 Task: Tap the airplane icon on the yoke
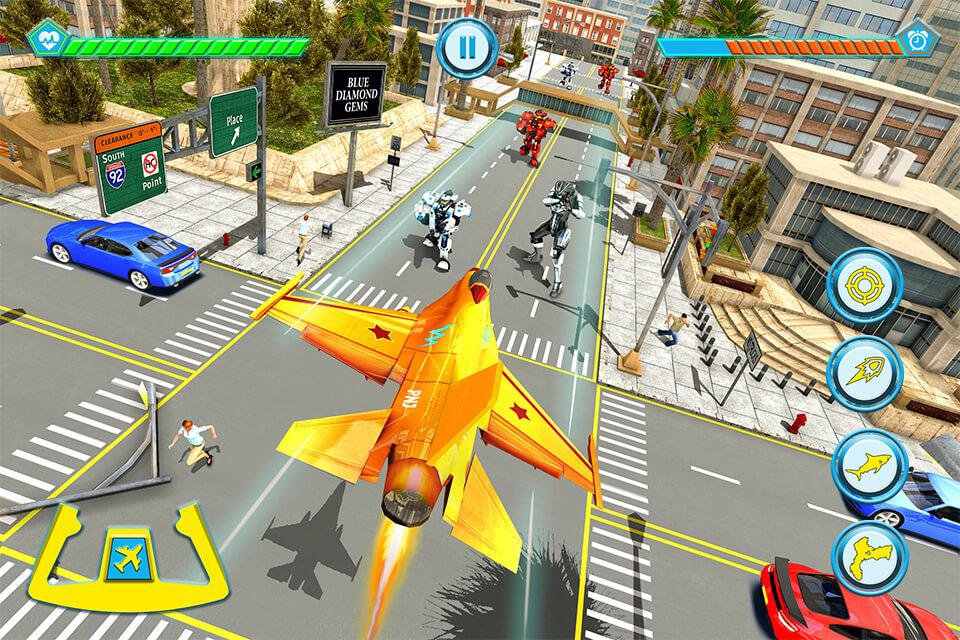tap(127, 558)
